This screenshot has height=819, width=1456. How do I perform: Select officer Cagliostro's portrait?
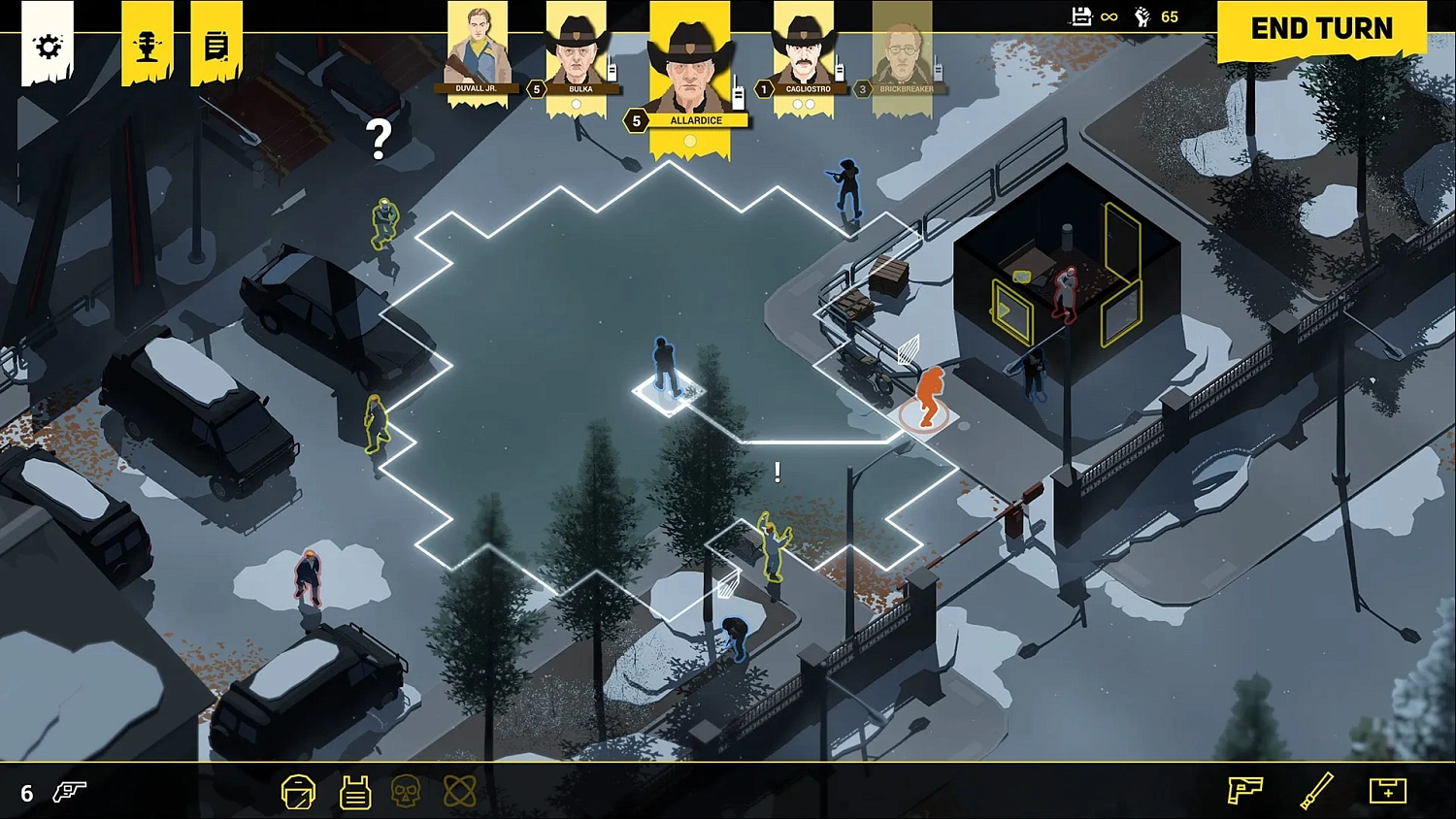[x=804, y=53]
